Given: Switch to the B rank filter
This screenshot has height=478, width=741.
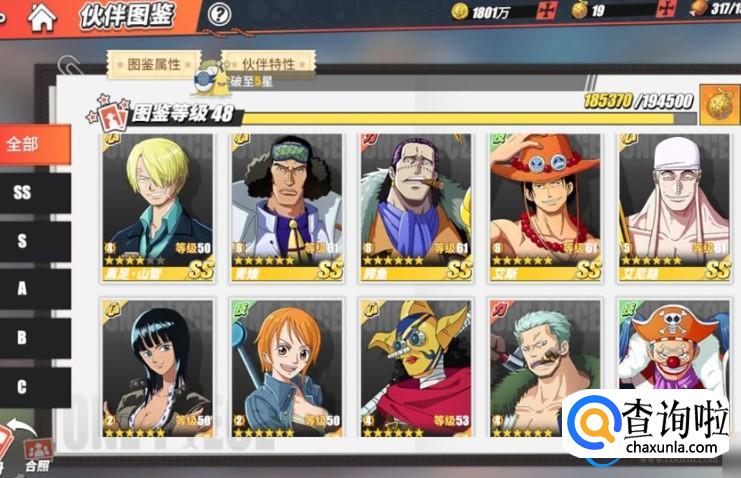Looking at the screenshot, I should point(24,338).
